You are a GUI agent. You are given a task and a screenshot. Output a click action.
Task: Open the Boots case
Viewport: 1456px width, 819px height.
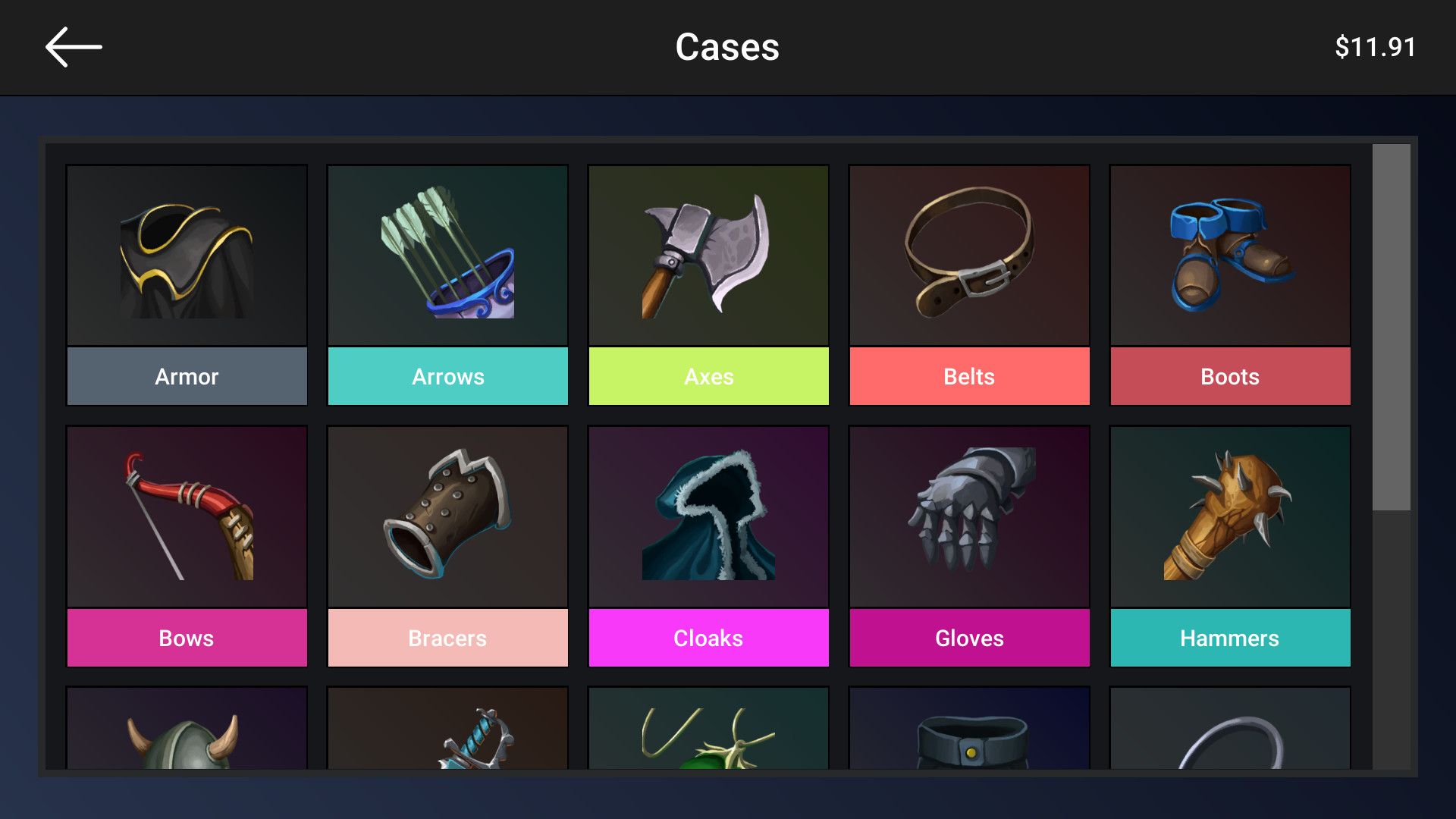click(x=1229, y=254)
